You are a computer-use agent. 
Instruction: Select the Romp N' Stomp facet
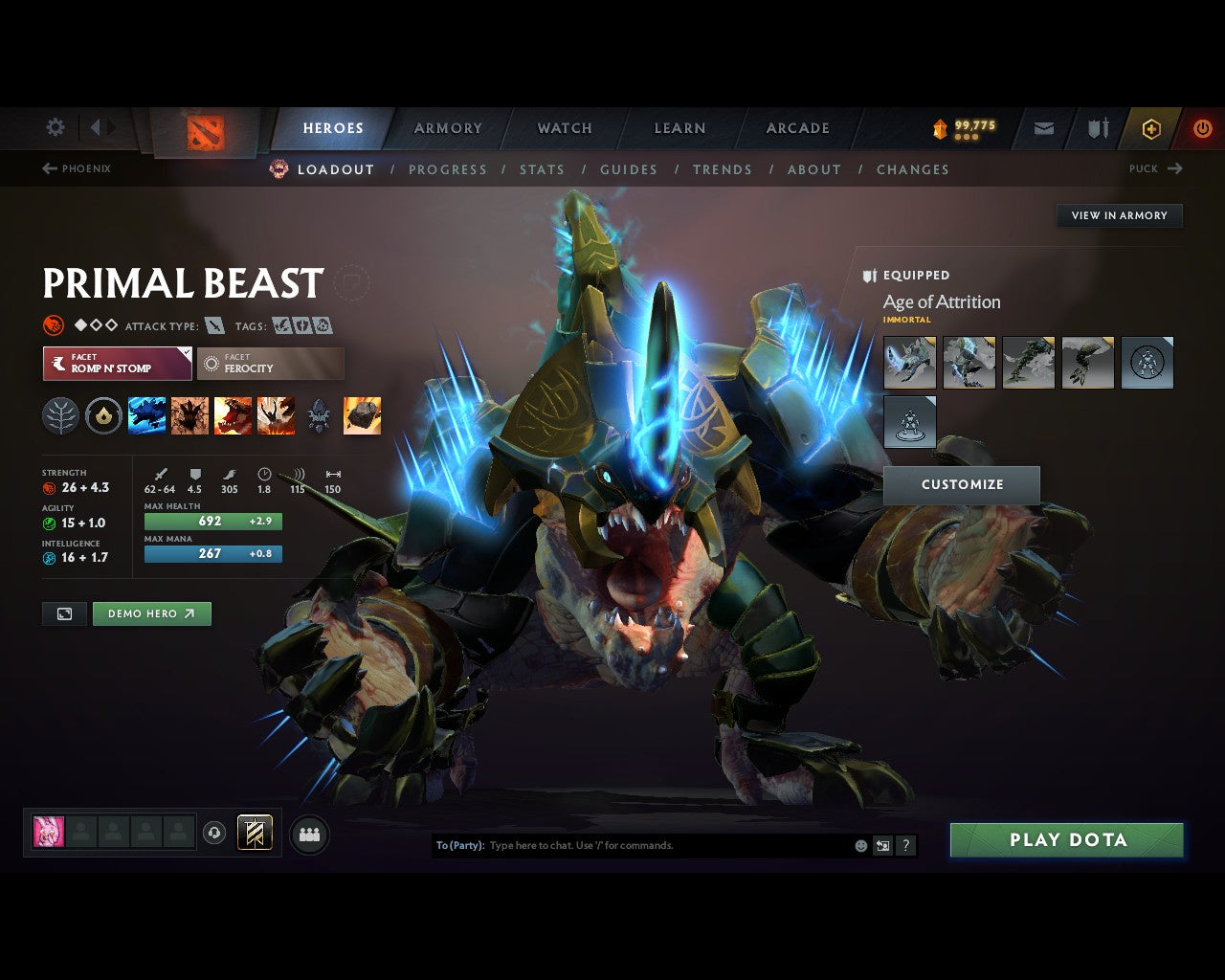point(116,364)
